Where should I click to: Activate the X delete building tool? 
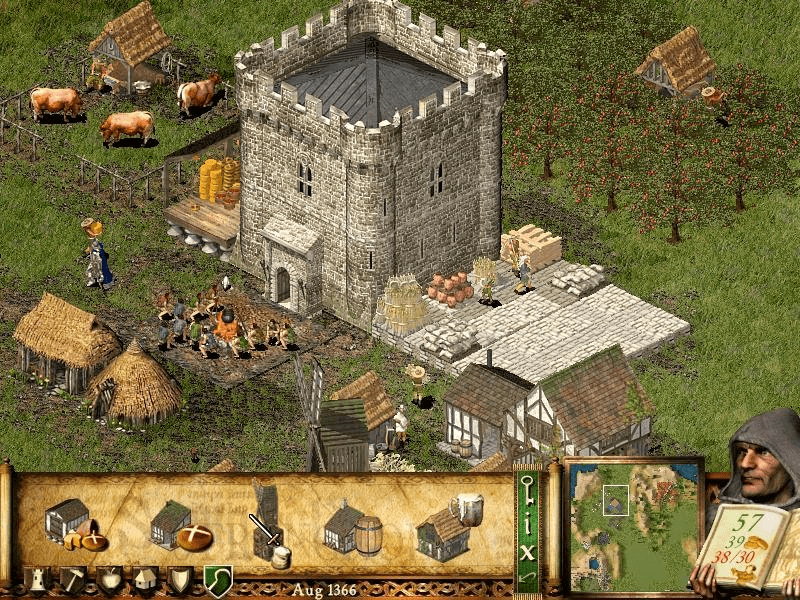[526, 550]
